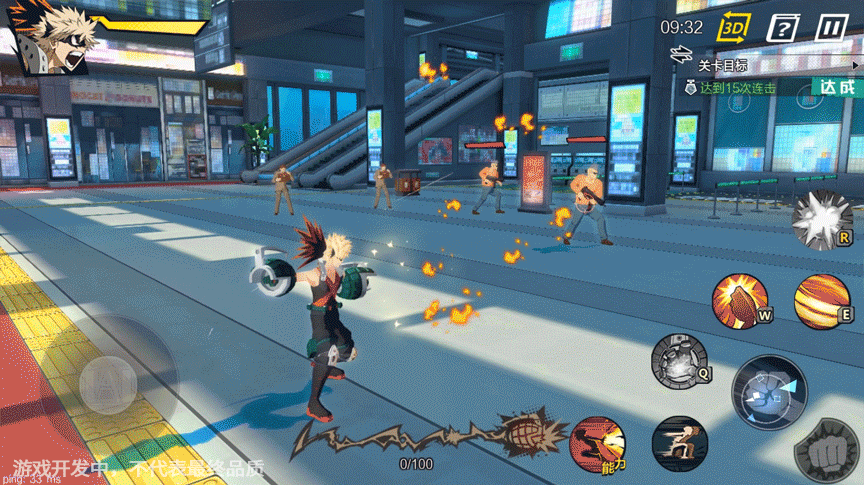The image size is (864, 485).
Task: Use the gauntlet blast W skill
Action: coord(741,300)
